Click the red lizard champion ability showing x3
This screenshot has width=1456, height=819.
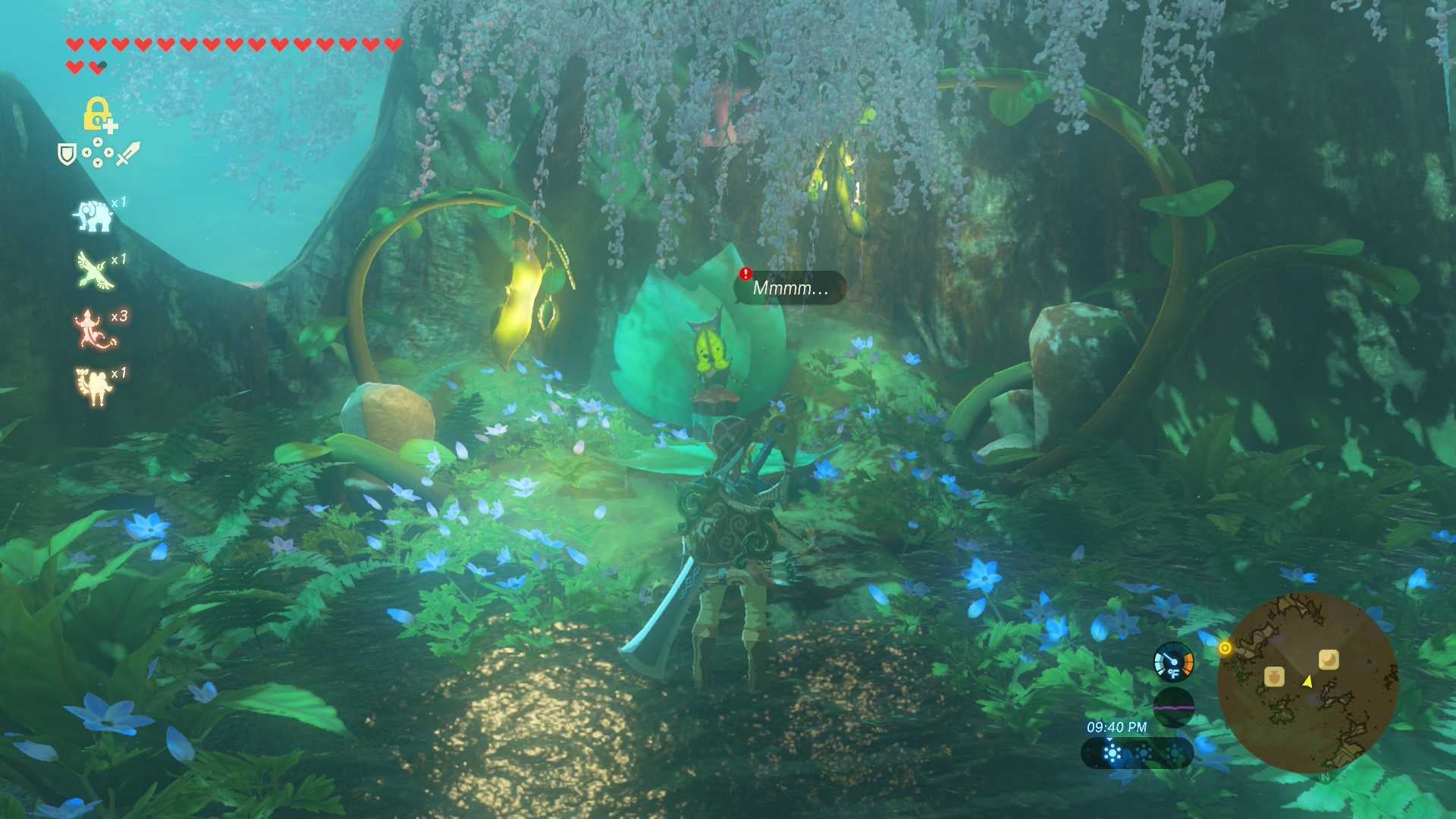90,326
